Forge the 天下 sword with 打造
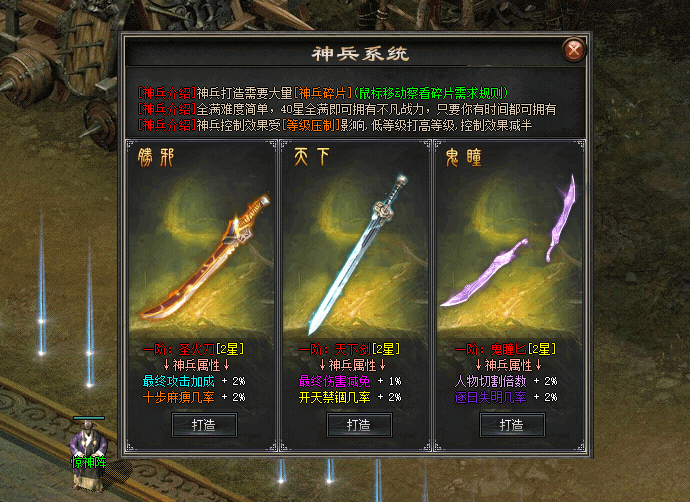 tap(352, 424)
